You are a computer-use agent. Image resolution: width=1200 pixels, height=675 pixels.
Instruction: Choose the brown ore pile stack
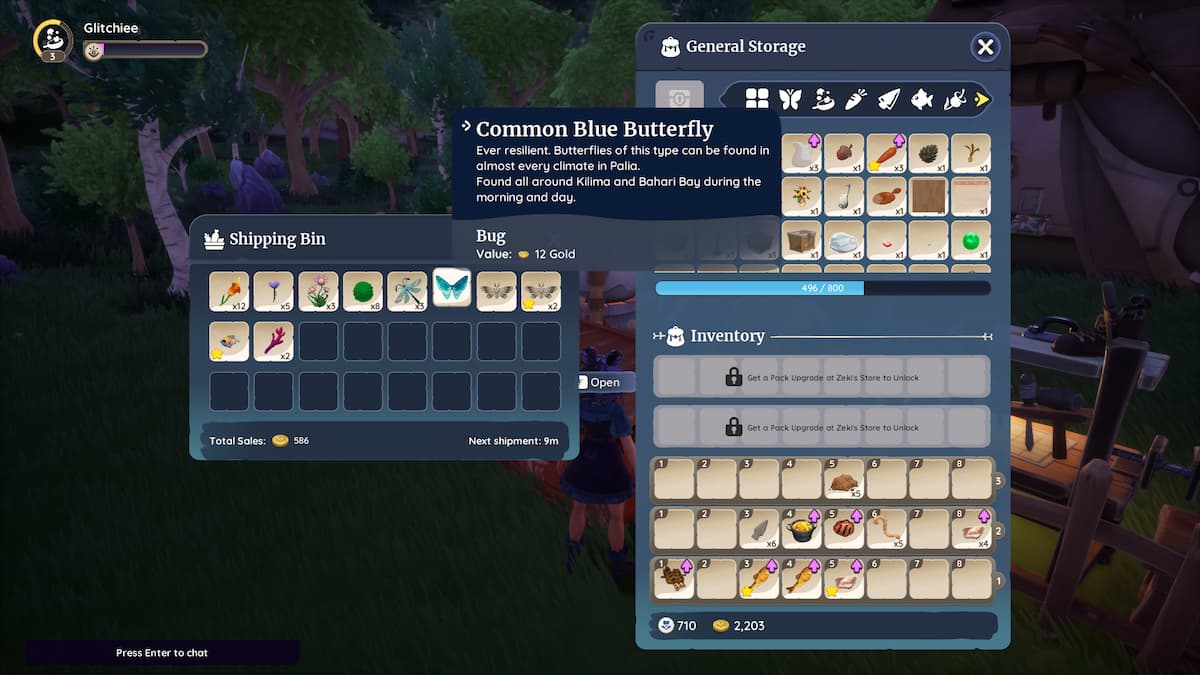[x=844, y=479]
